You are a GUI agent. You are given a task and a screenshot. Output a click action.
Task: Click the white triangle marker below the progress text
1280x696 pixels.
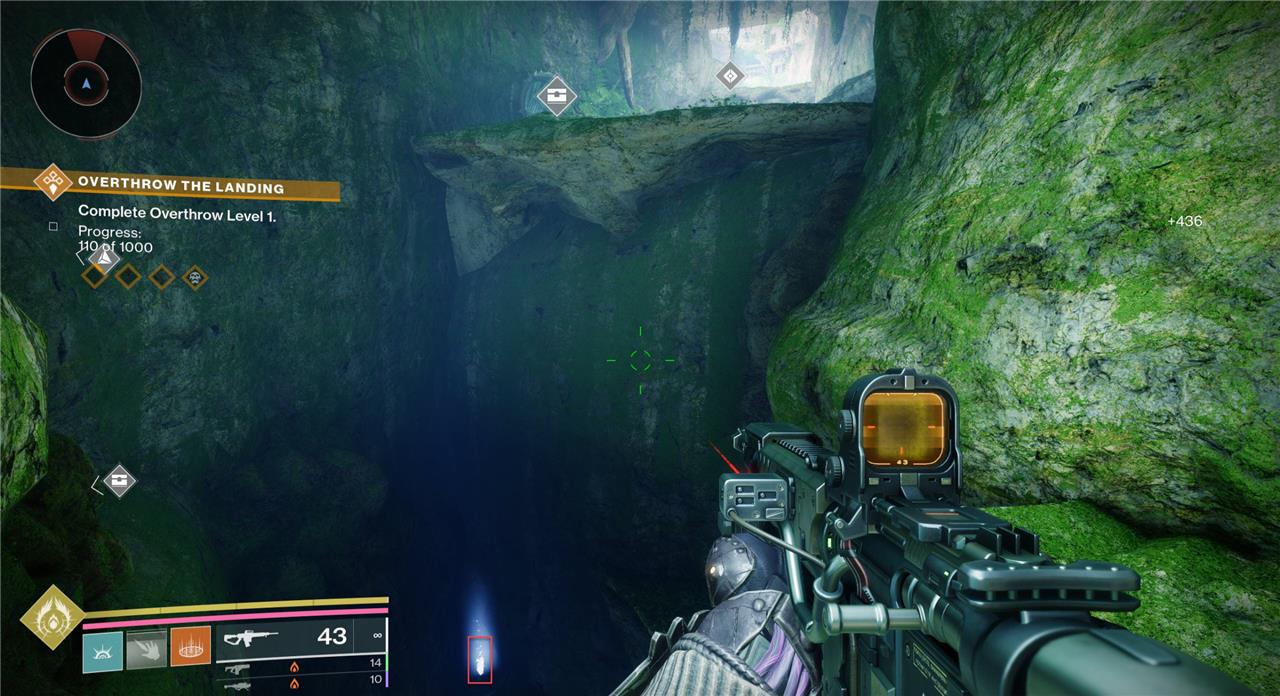(102, 258)
